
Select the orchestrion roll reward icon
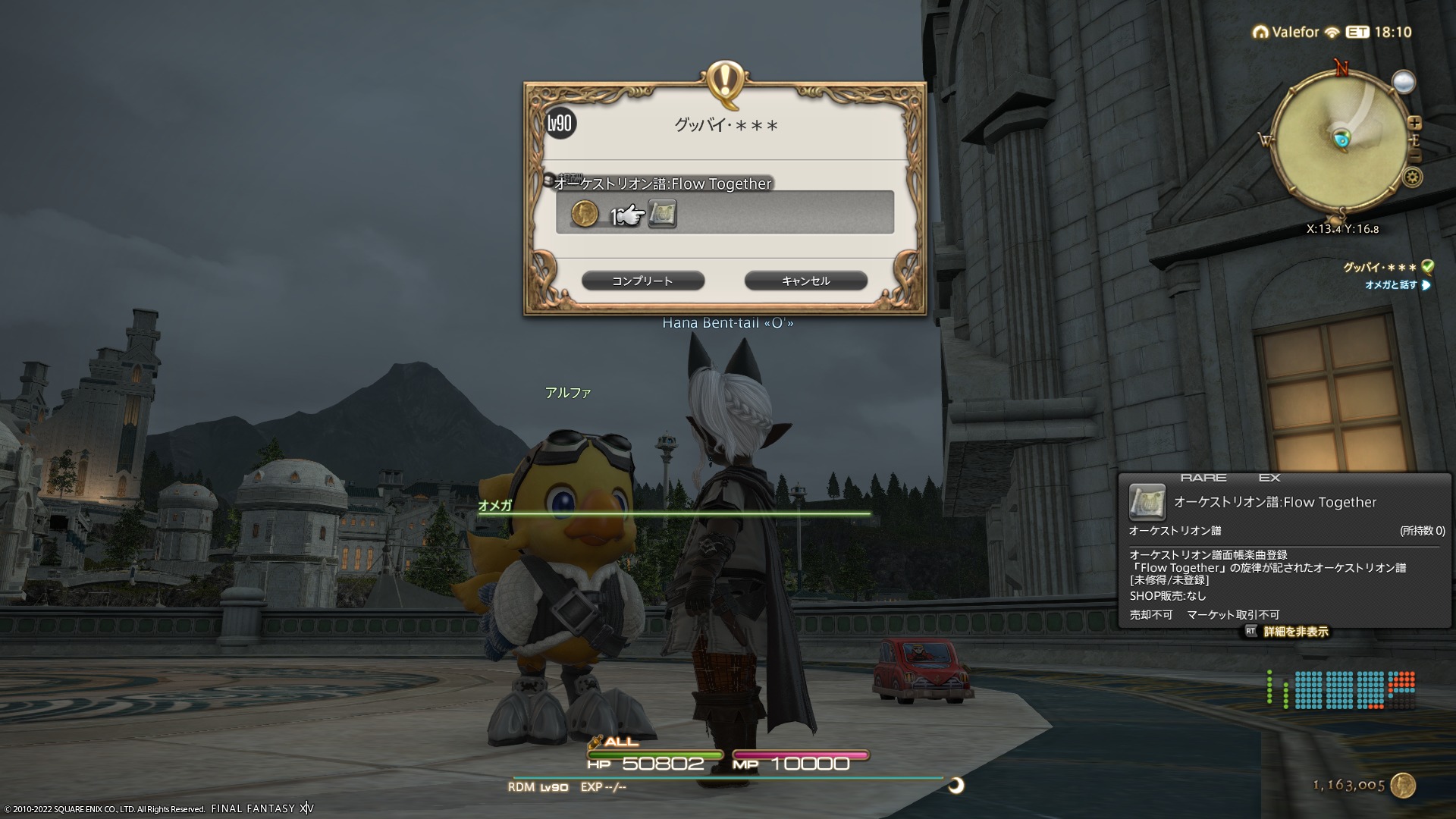click(x=662, y=215)
